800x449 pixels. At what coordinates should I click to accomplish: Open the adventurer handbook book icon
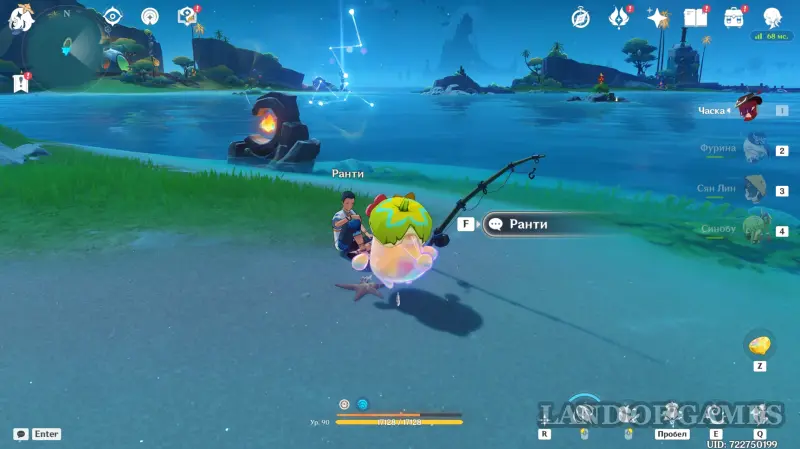[x=695, y=17]
